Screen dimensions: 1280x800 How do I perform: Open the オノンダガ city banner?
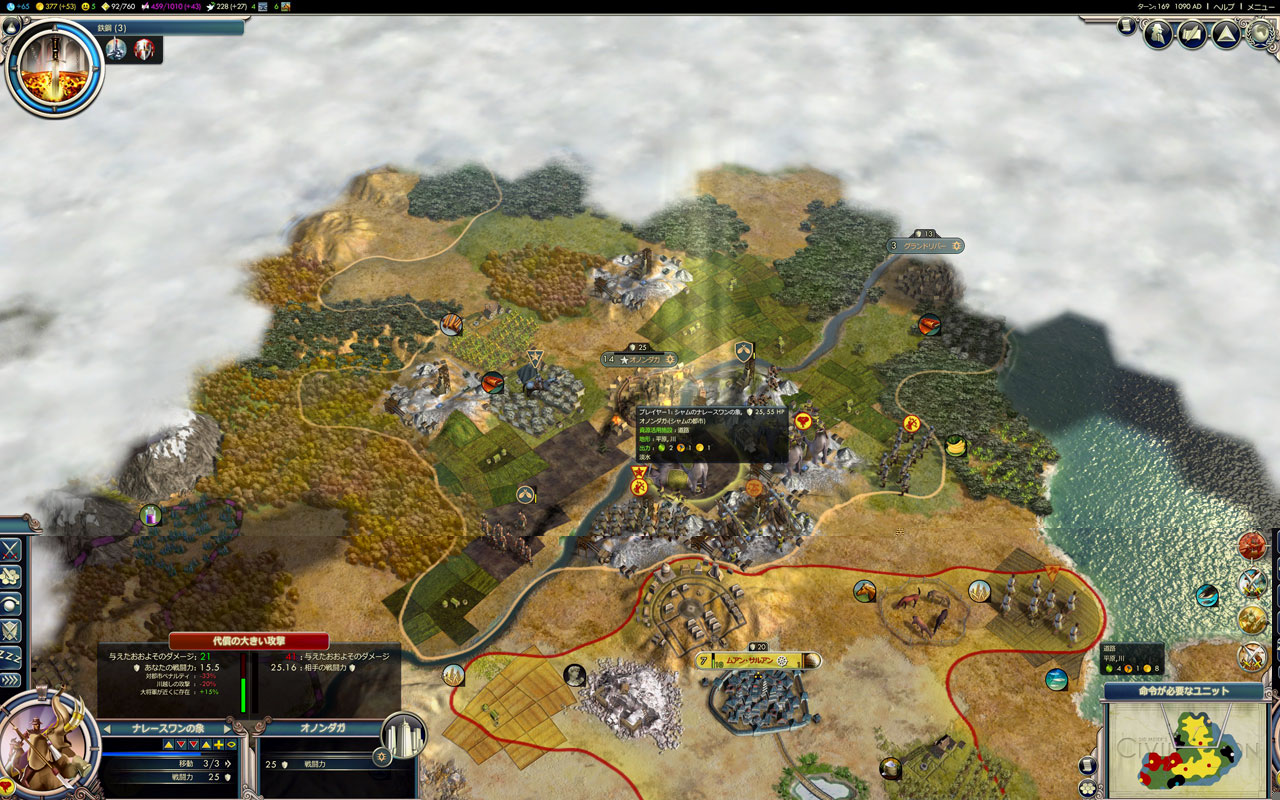pyautogui.click(x=639, y=359)
